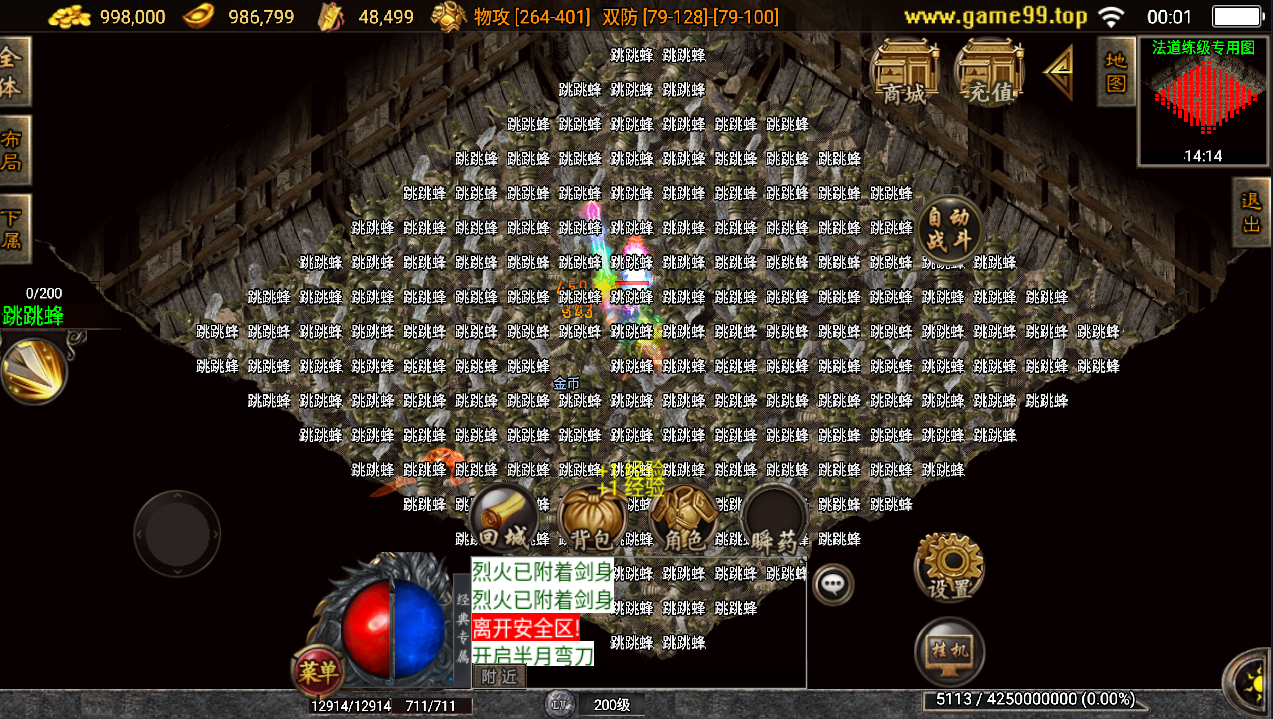Tap the 瞬药 potion slot
This screenshot has height=719, width=1273.
[x=775, y=520]
